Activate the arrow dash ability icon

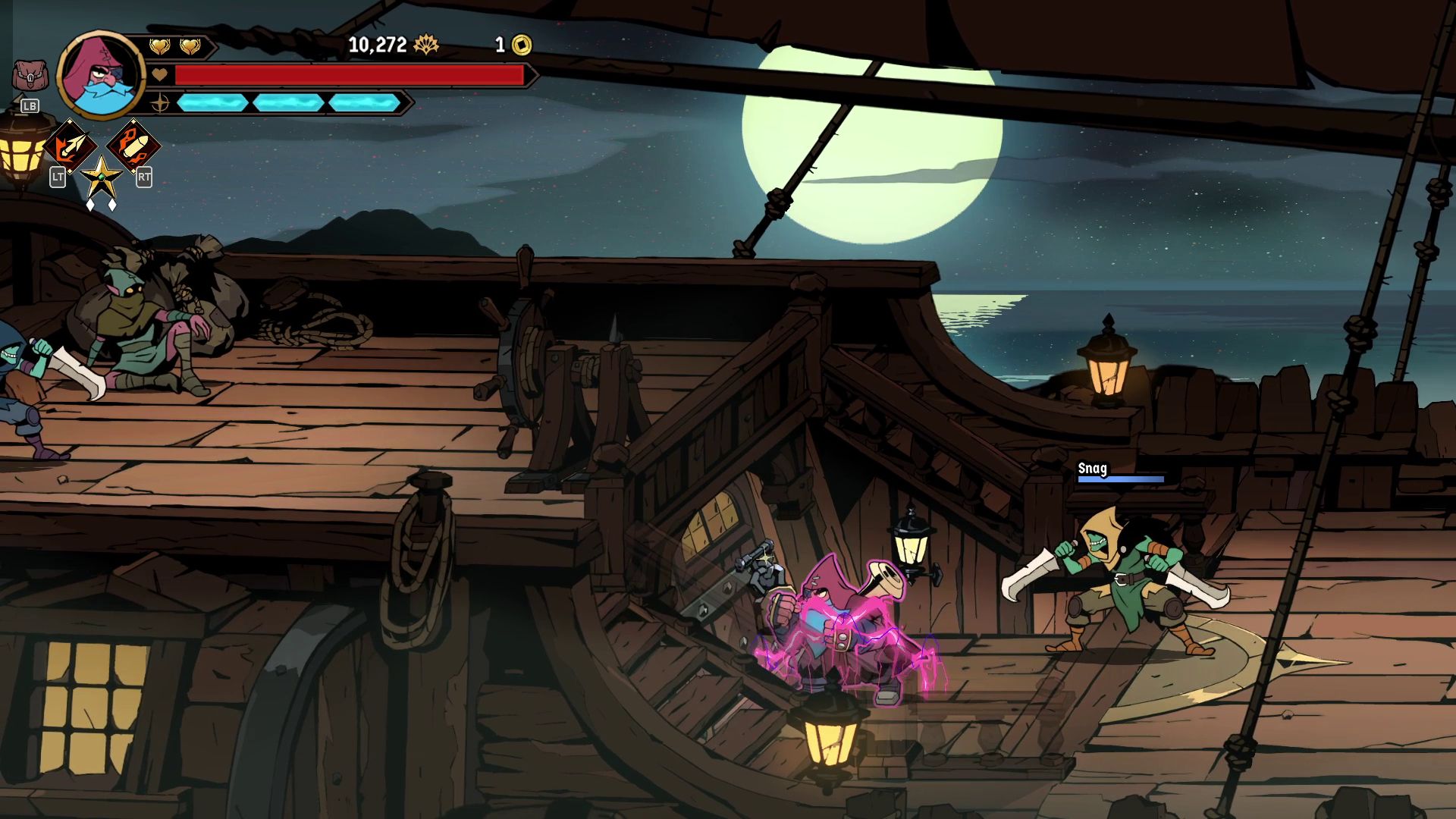pos(70,146)
